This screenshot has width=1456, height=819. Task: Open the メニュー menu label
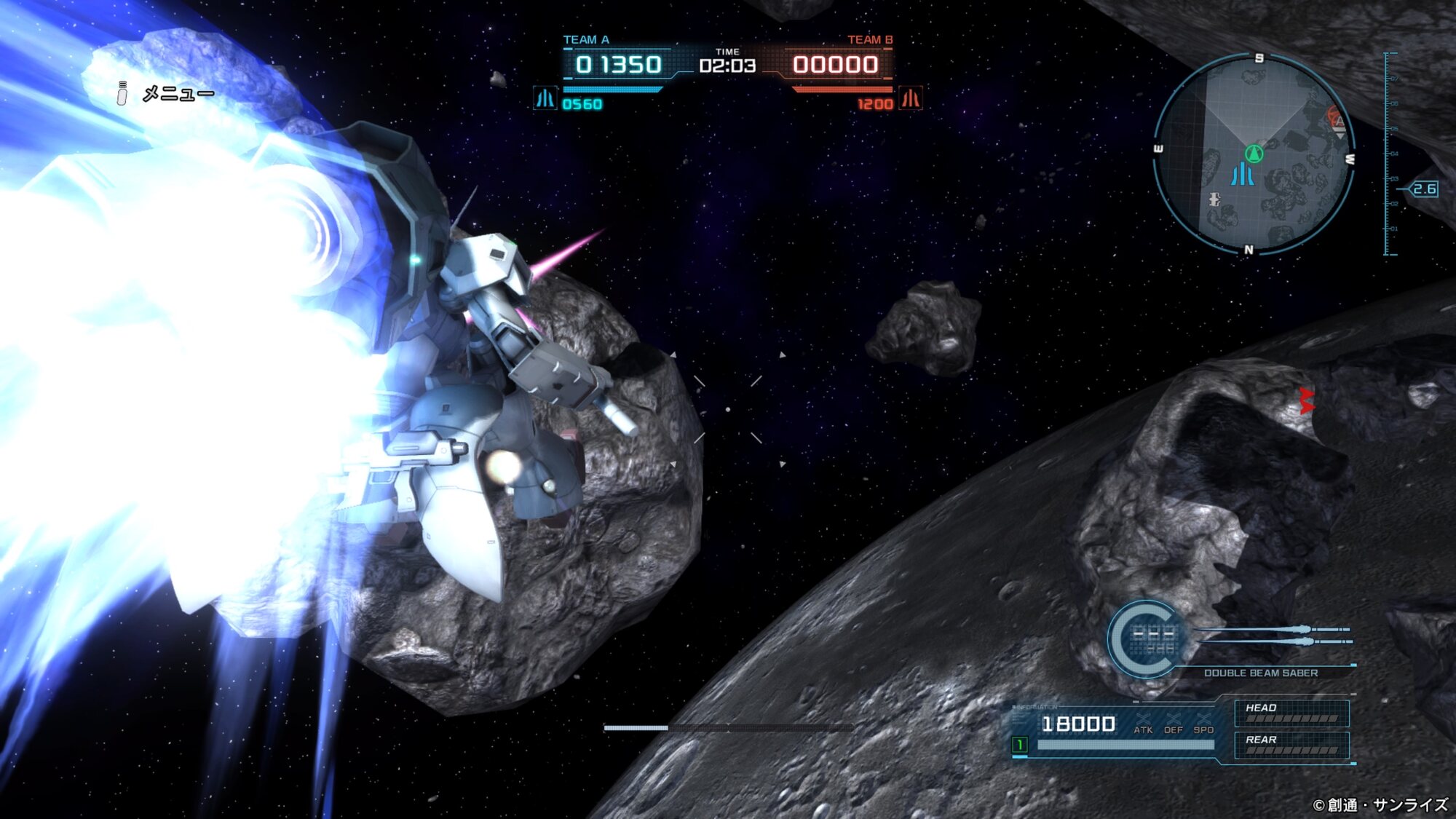click(x=178, y=94)
